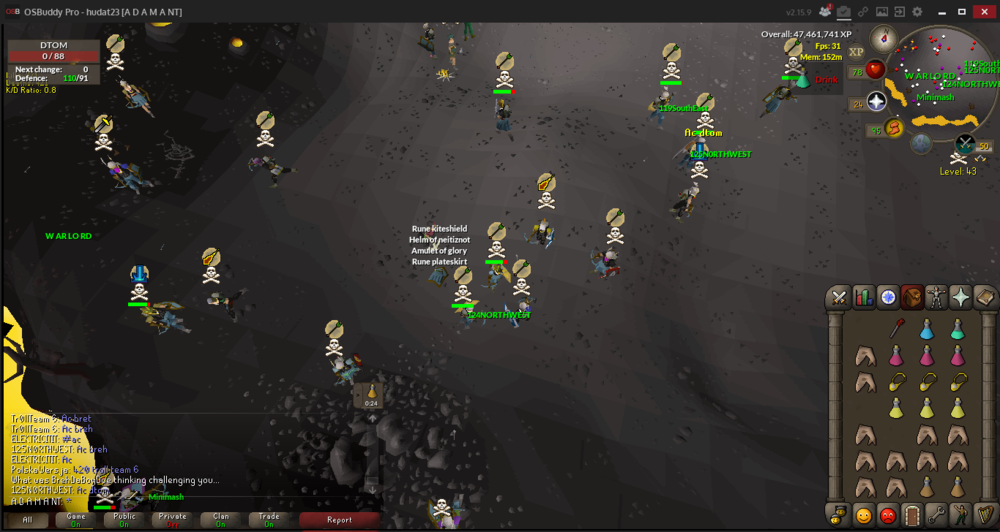Show the Worn Equipment tab
1000x532 pixels.
[x=937, y=297]
